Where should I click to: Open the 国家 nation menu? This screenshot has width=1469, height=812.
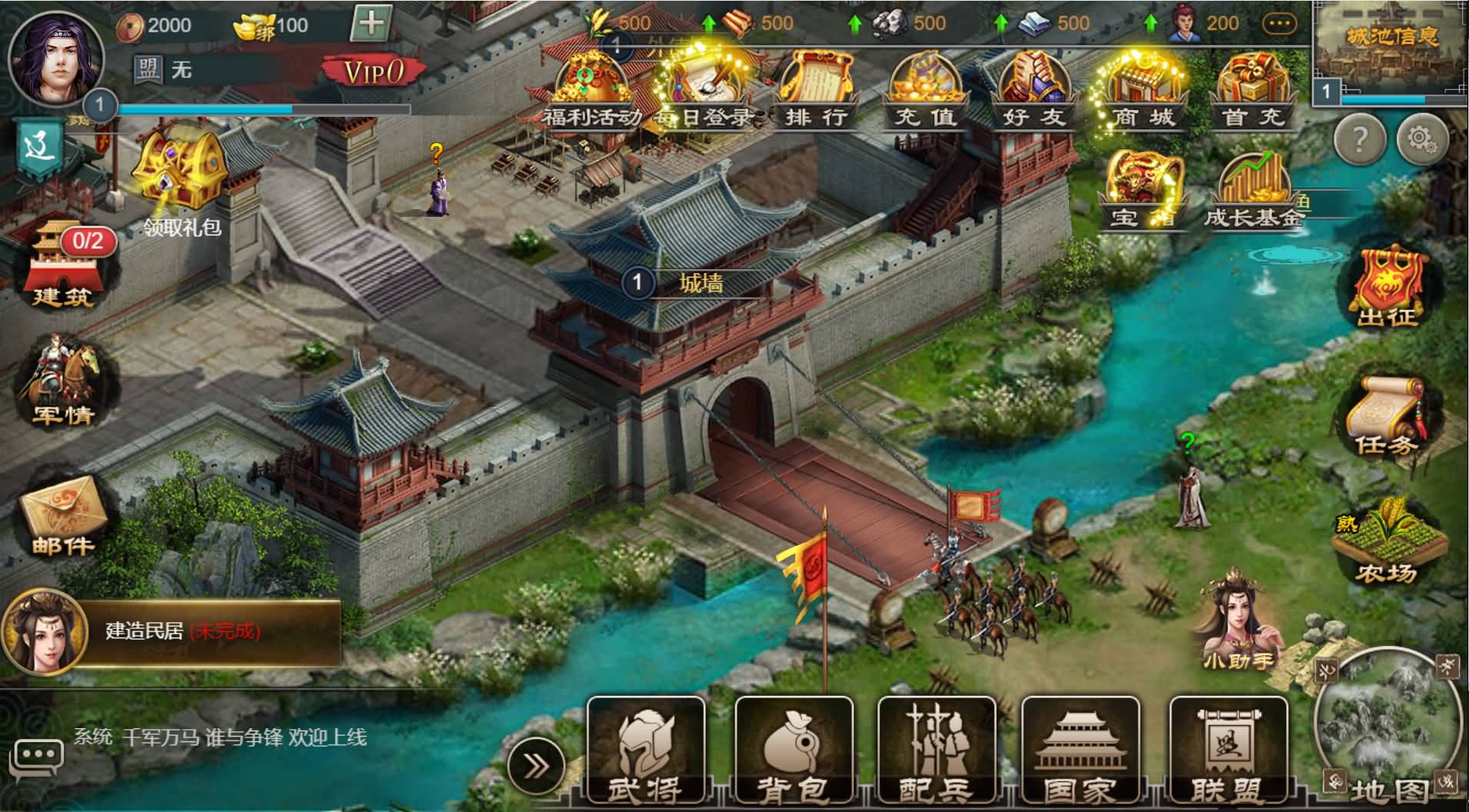pos(1080,751)
